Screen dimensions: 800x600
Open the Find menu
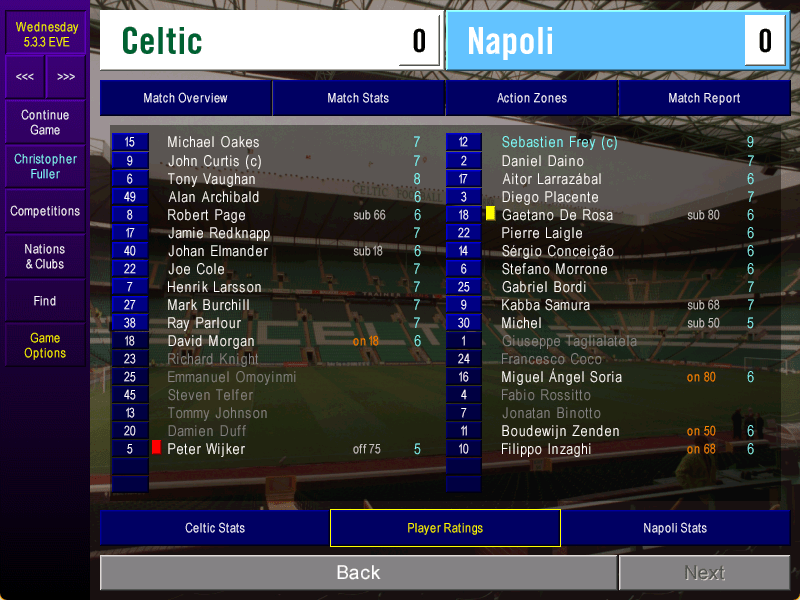pos(45,301)
